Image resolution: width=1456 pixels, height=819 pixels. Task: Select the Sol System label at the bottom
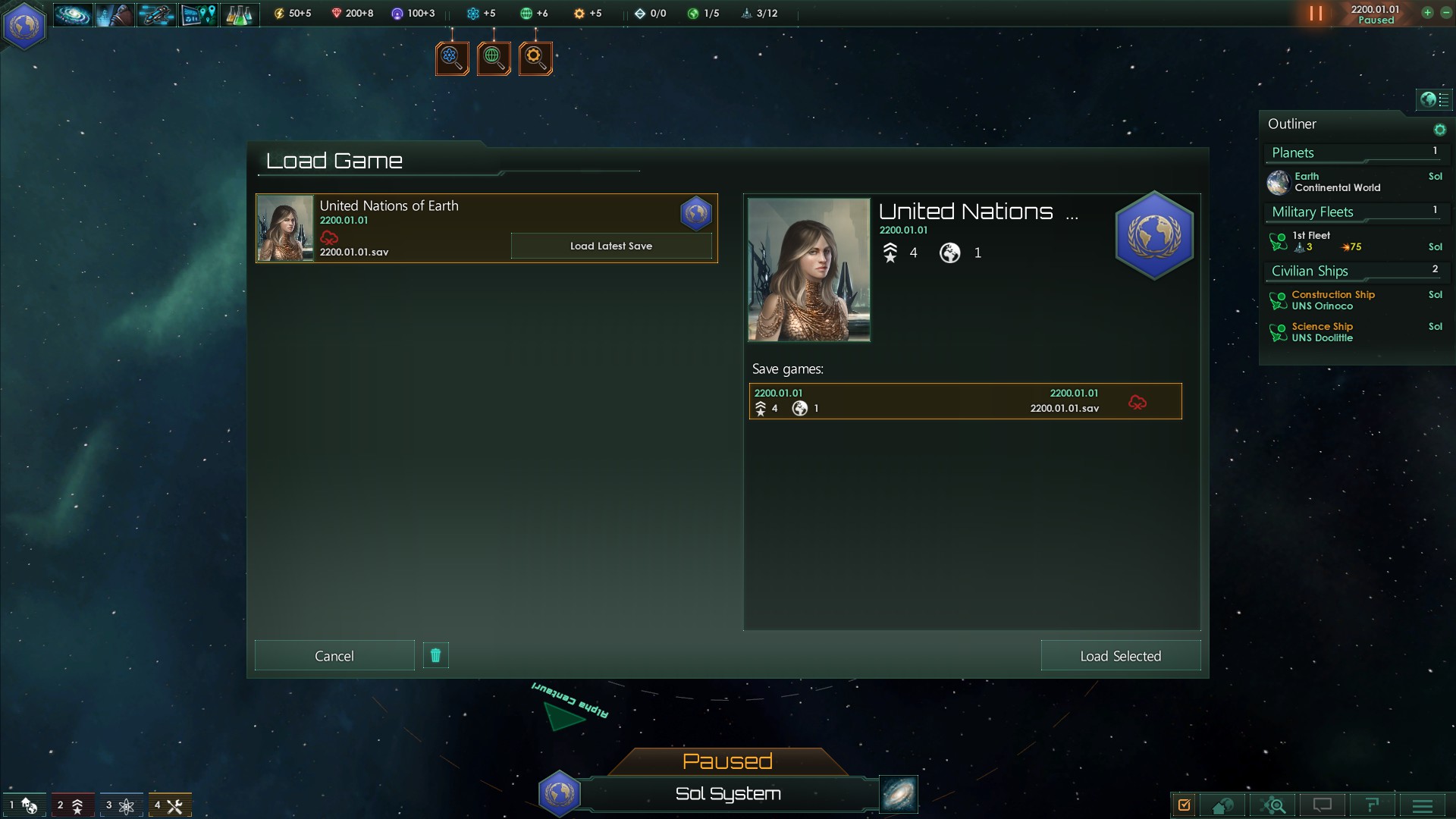click(727, 794)
